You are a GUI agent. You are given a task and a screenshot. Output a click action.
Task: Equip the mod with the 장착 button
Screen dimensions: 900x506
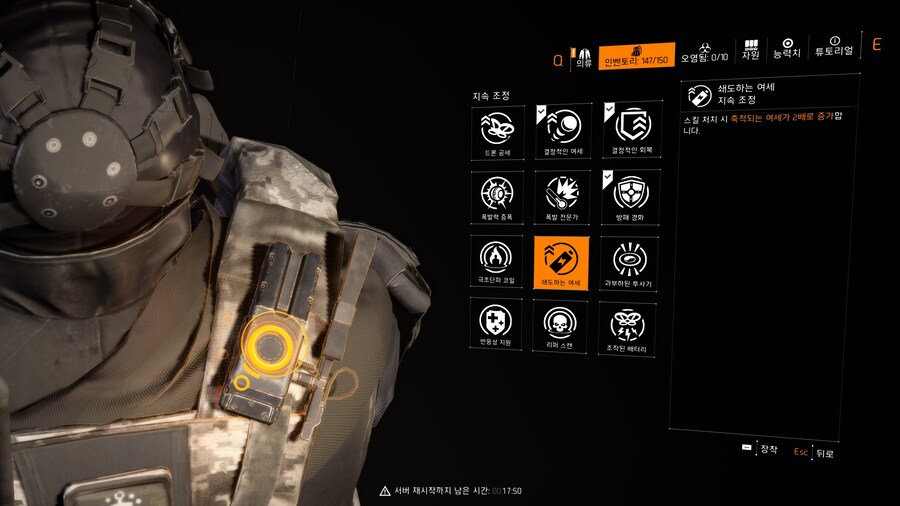click(x=760, y=449)
